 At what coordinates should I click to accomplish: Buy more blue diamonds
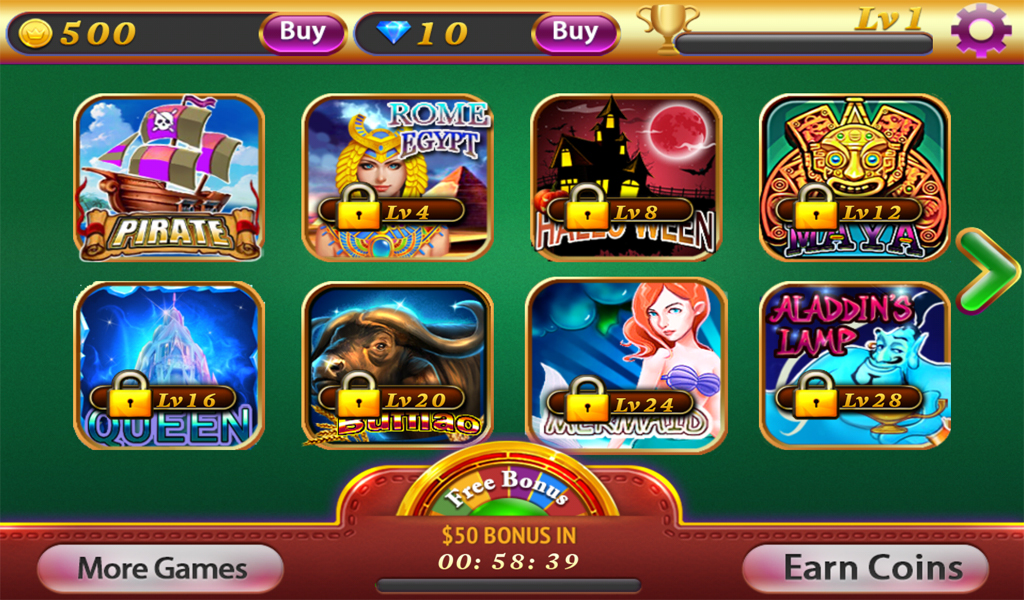[x=575, y=32]
